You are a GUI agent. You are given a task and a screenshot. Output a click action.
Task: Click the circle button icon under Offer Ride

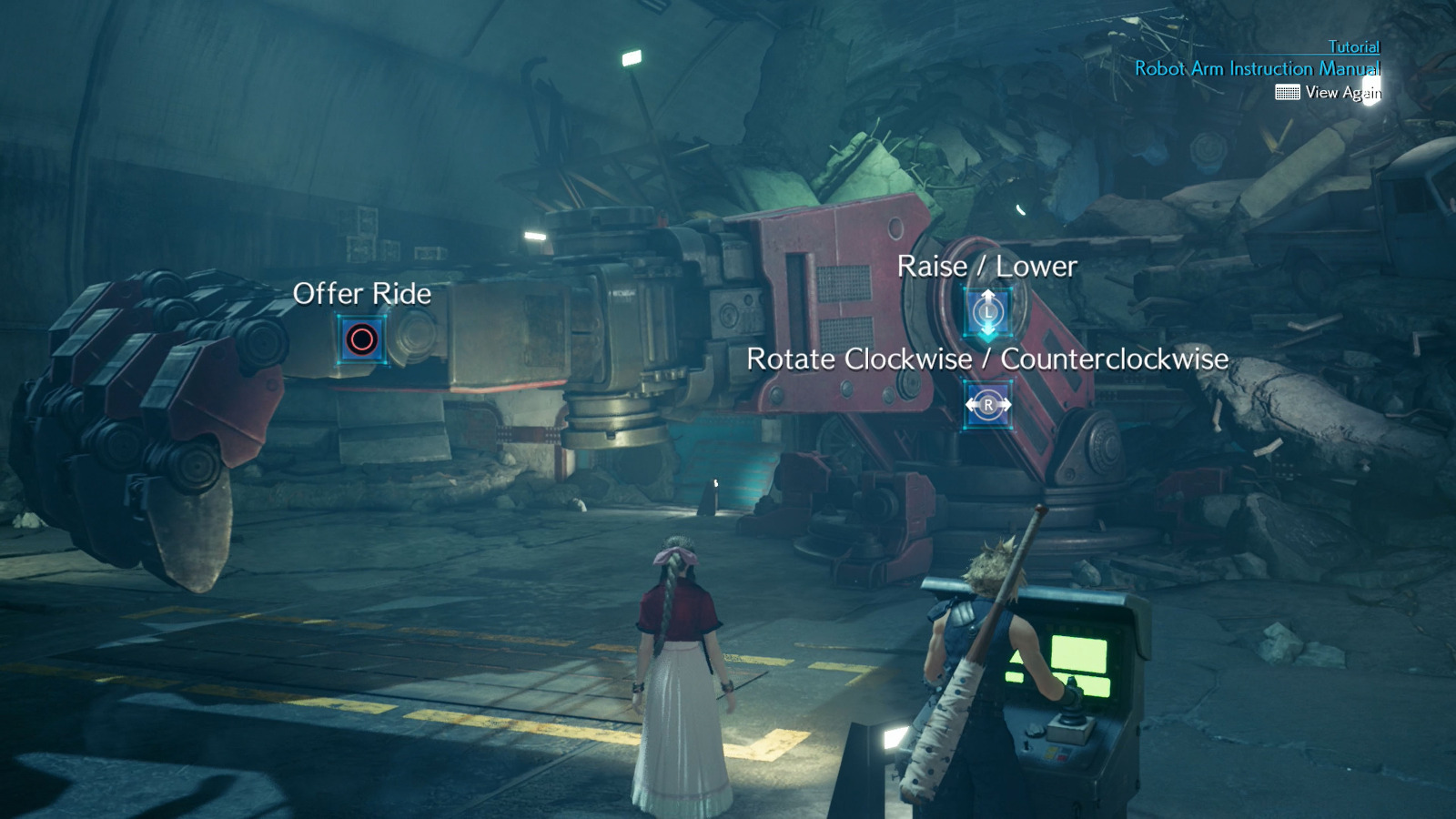coord(360,338)
